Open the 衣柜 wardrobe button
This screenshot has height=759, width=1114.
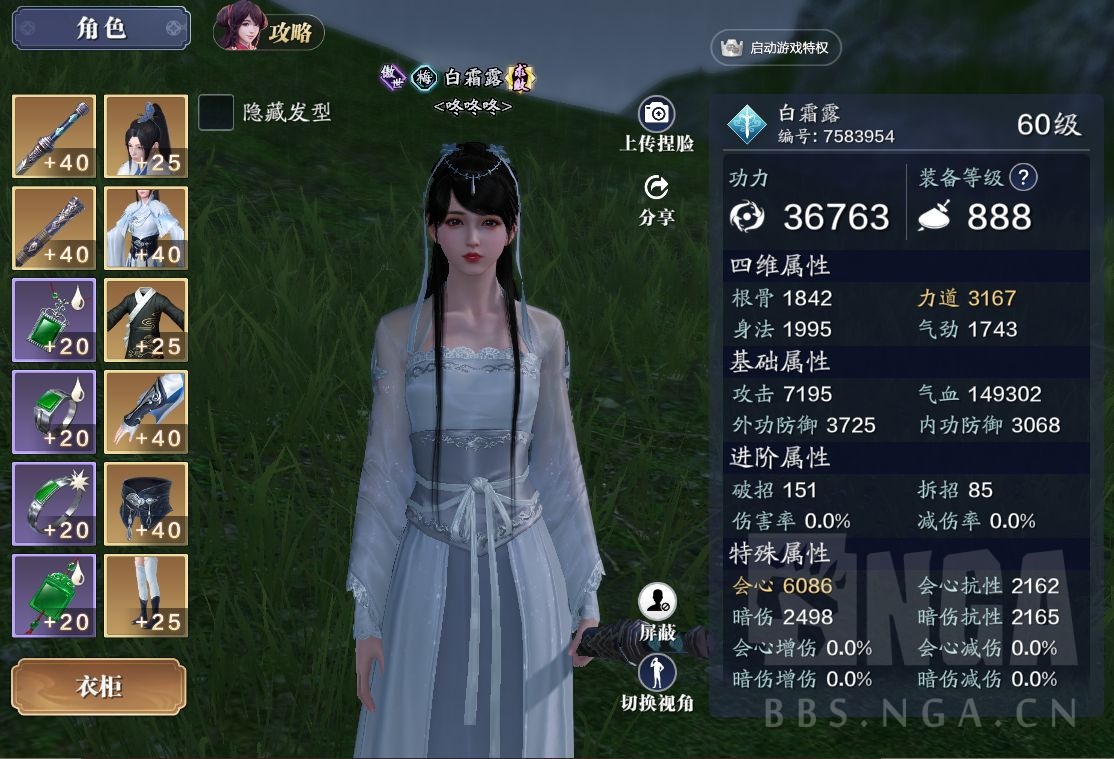pos(99,687)
